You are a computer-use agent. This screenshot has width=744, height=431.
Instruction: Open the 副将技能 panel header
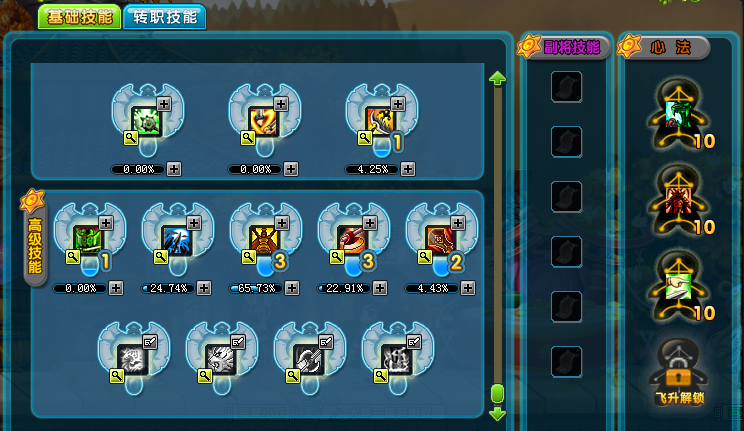tap(570, 46)
